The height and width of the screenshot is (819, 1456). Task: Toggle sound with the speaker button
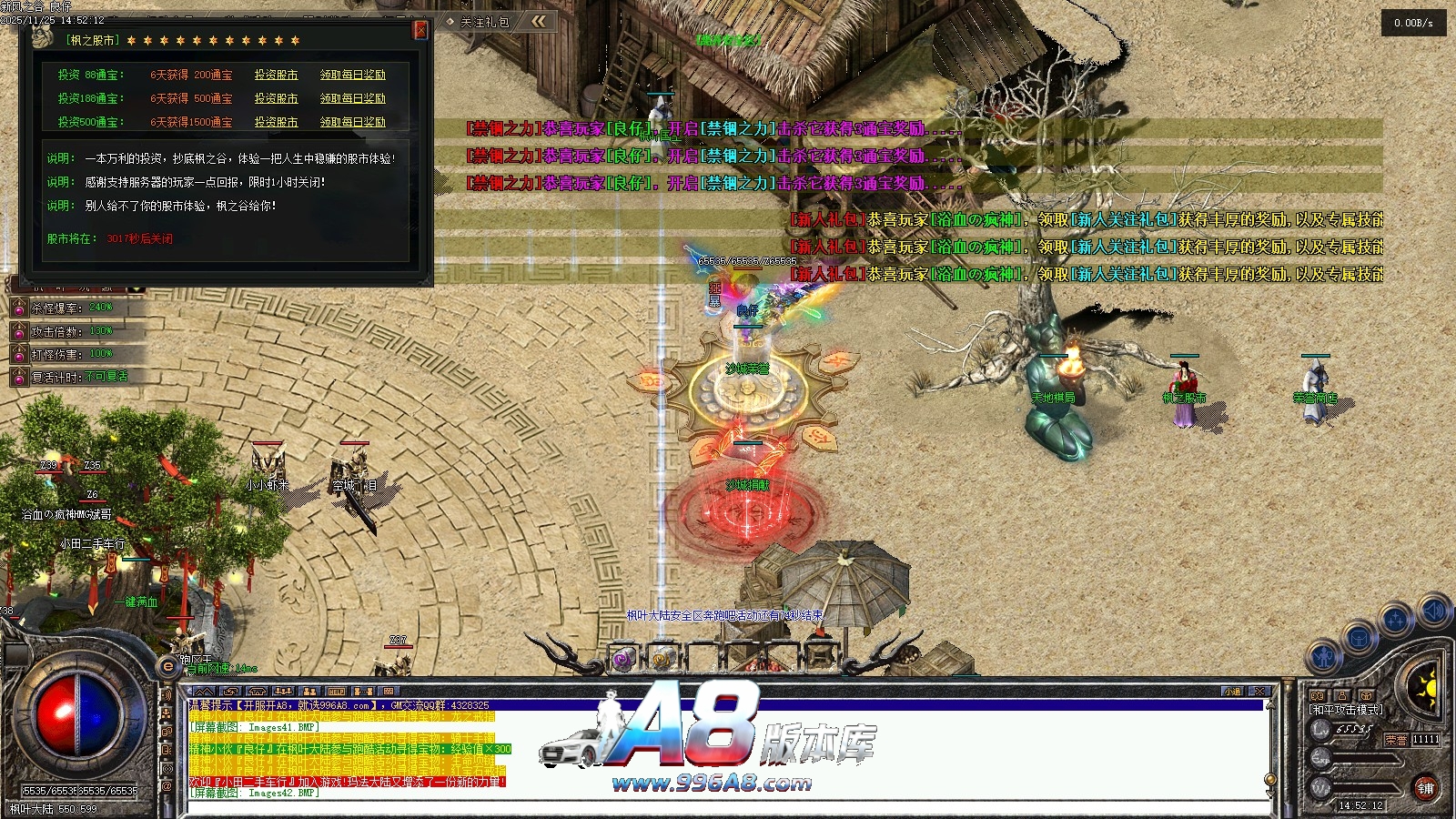(1433, 610)
